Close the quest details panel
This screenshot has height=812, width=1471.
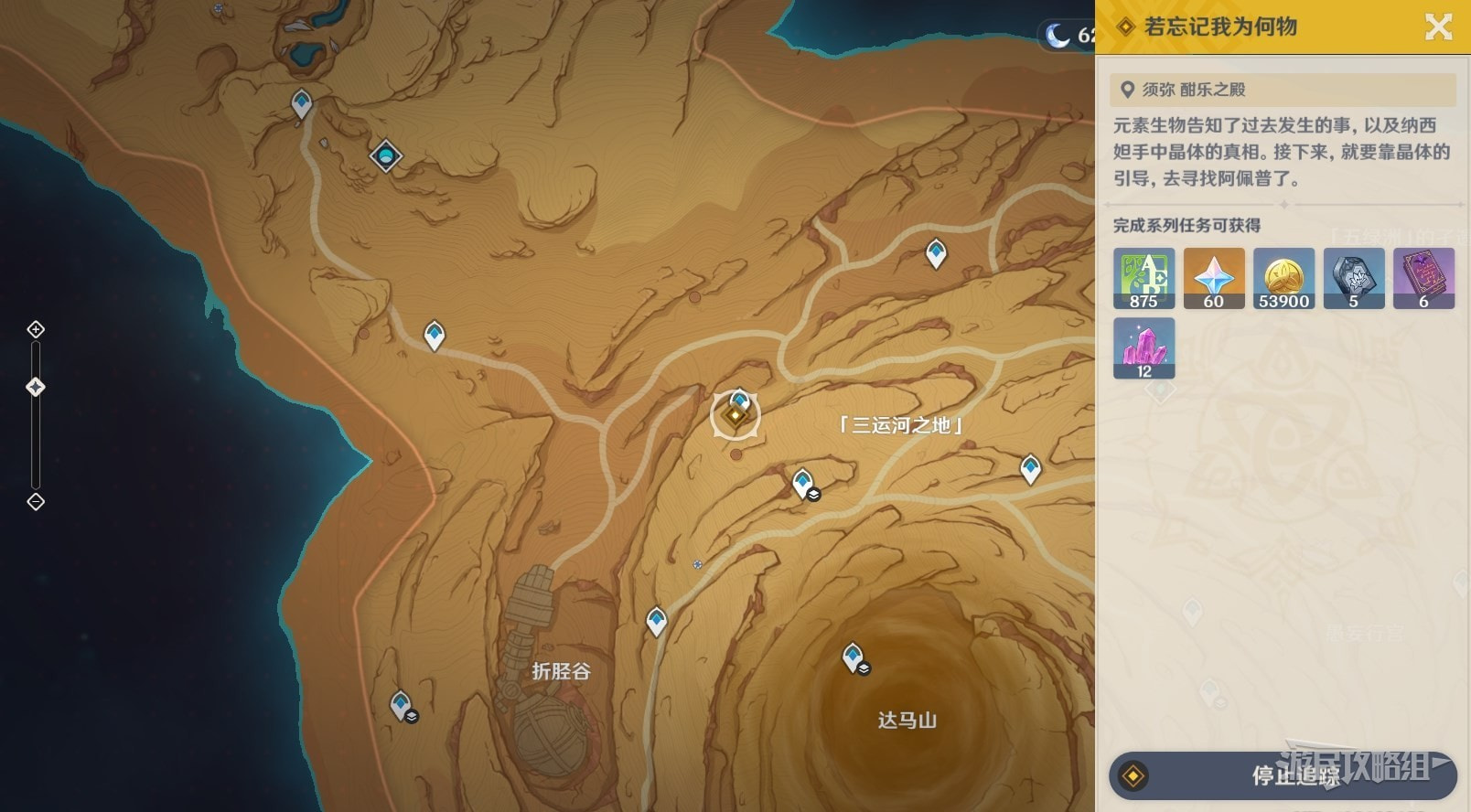(1438, 27)
